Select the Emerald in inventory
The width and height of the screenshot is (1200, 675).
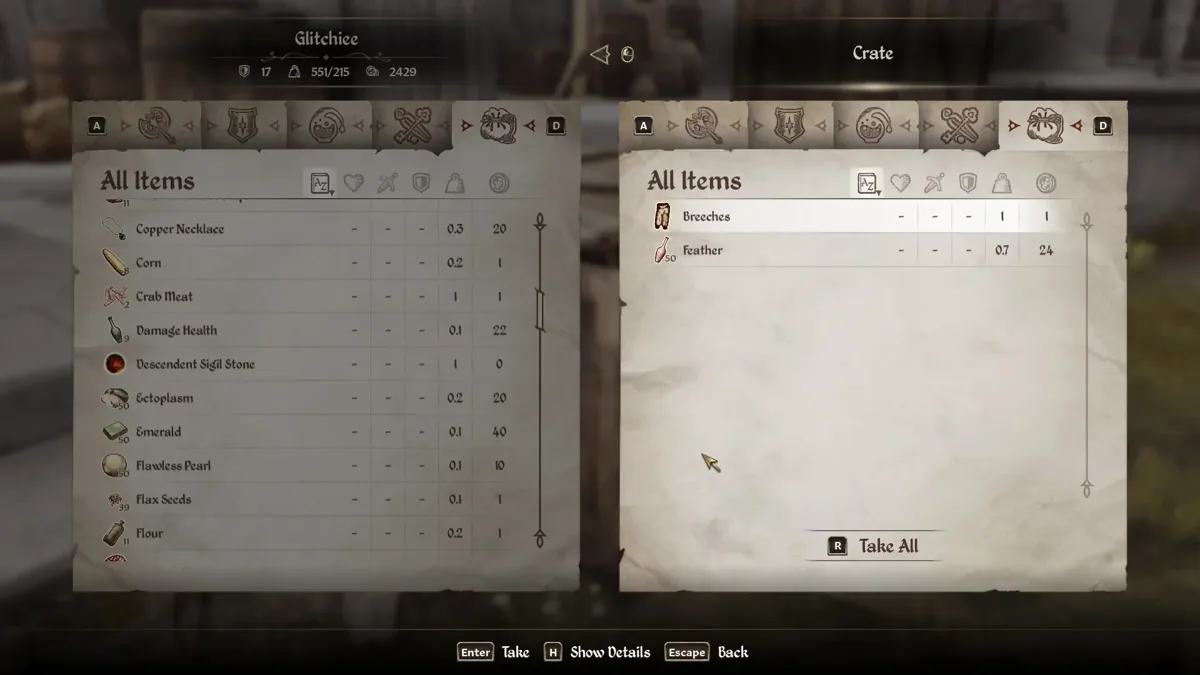(x=158, y=432)
